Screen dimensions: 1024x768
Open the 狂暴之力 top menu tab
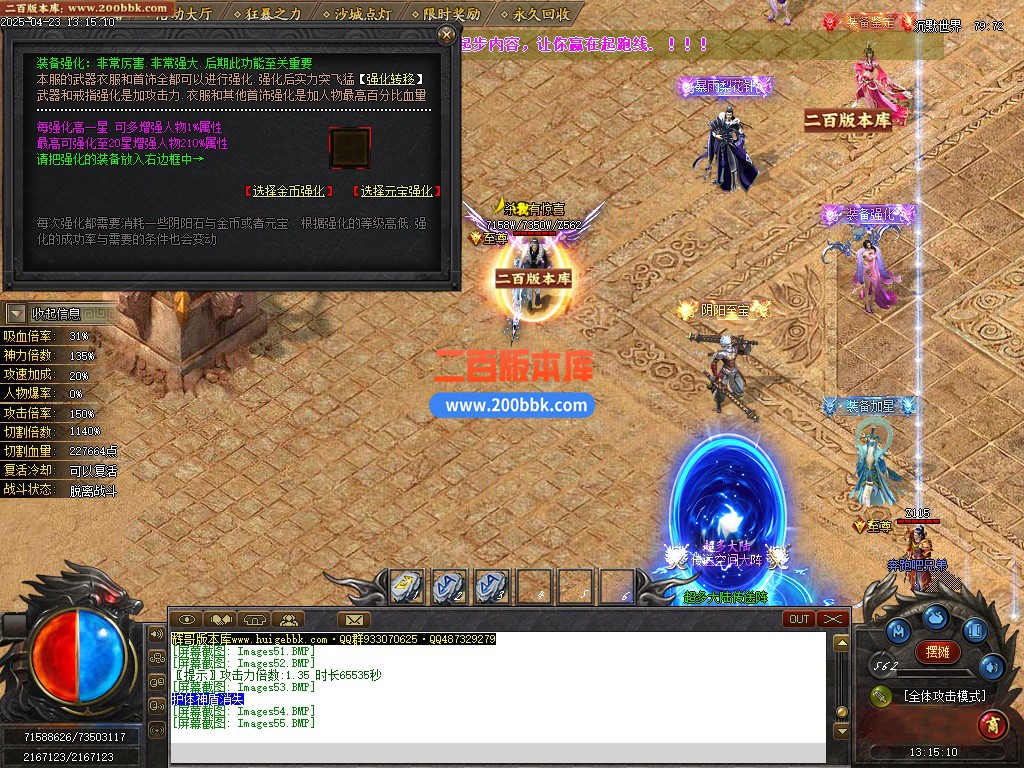click(272, 14)
